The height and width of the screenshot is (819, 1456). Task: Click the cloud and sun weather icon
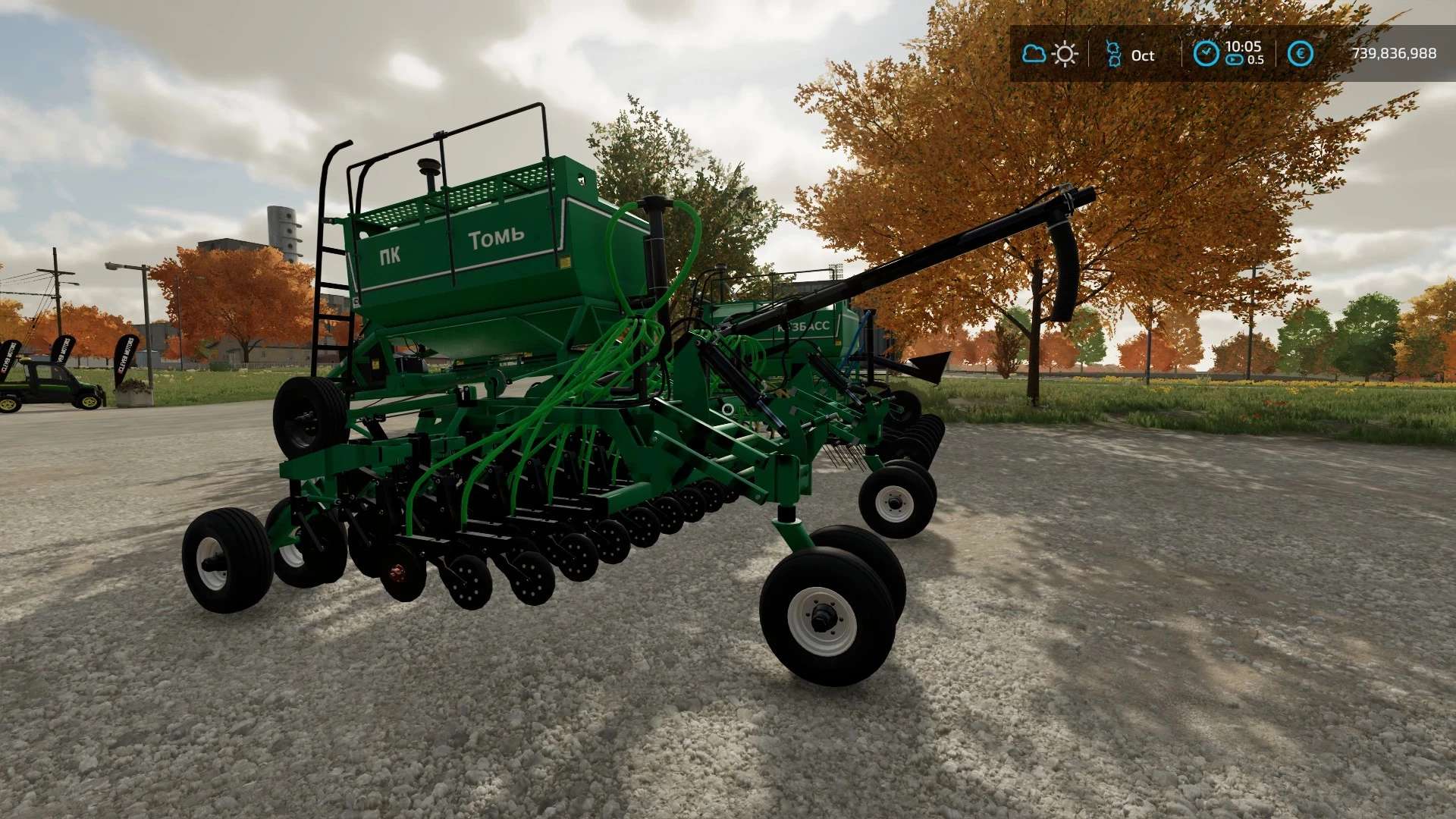(x=1050, y=54)
